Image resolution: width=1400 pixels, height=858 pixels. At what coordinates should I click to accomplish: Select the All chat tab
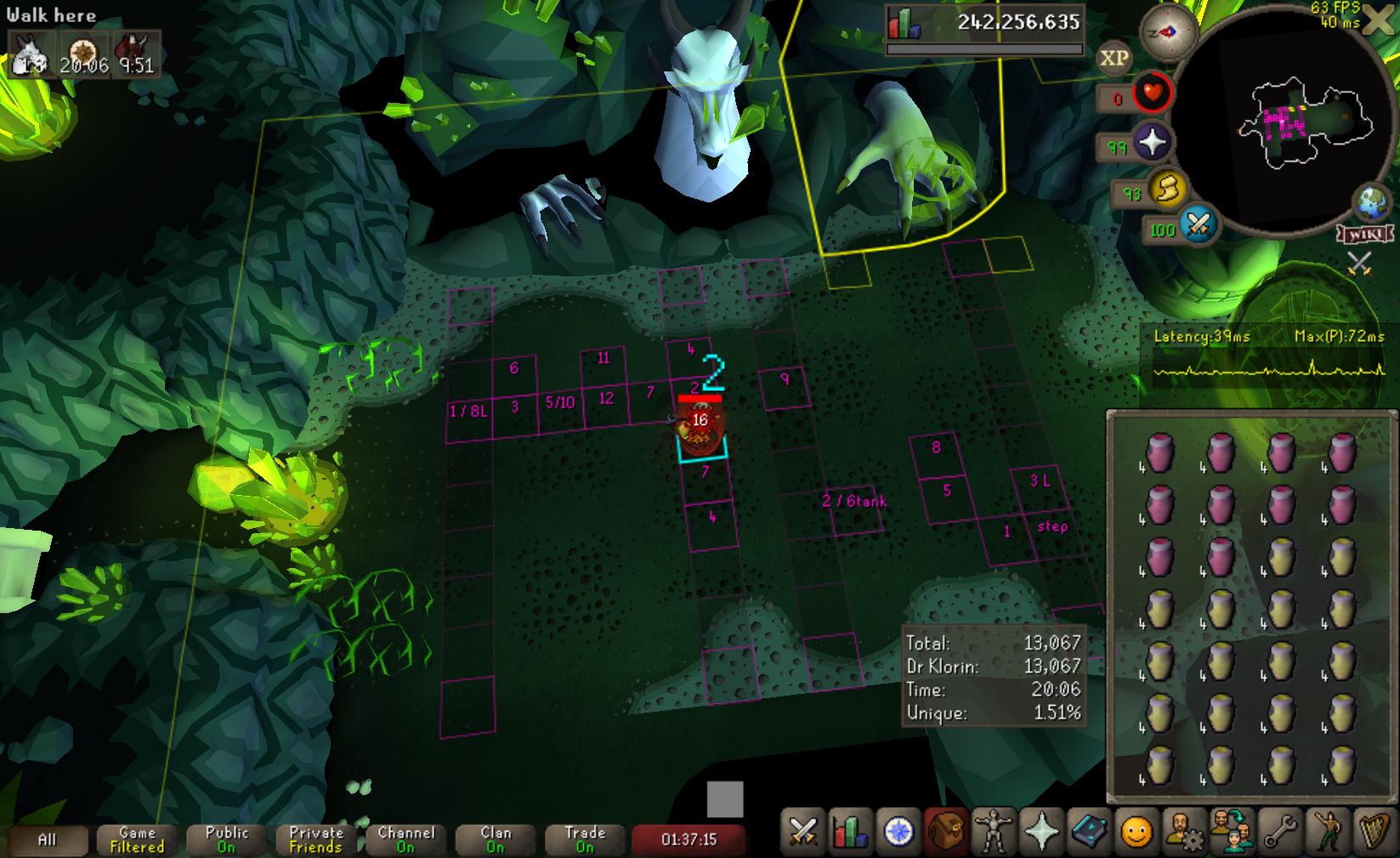[47, 840]
